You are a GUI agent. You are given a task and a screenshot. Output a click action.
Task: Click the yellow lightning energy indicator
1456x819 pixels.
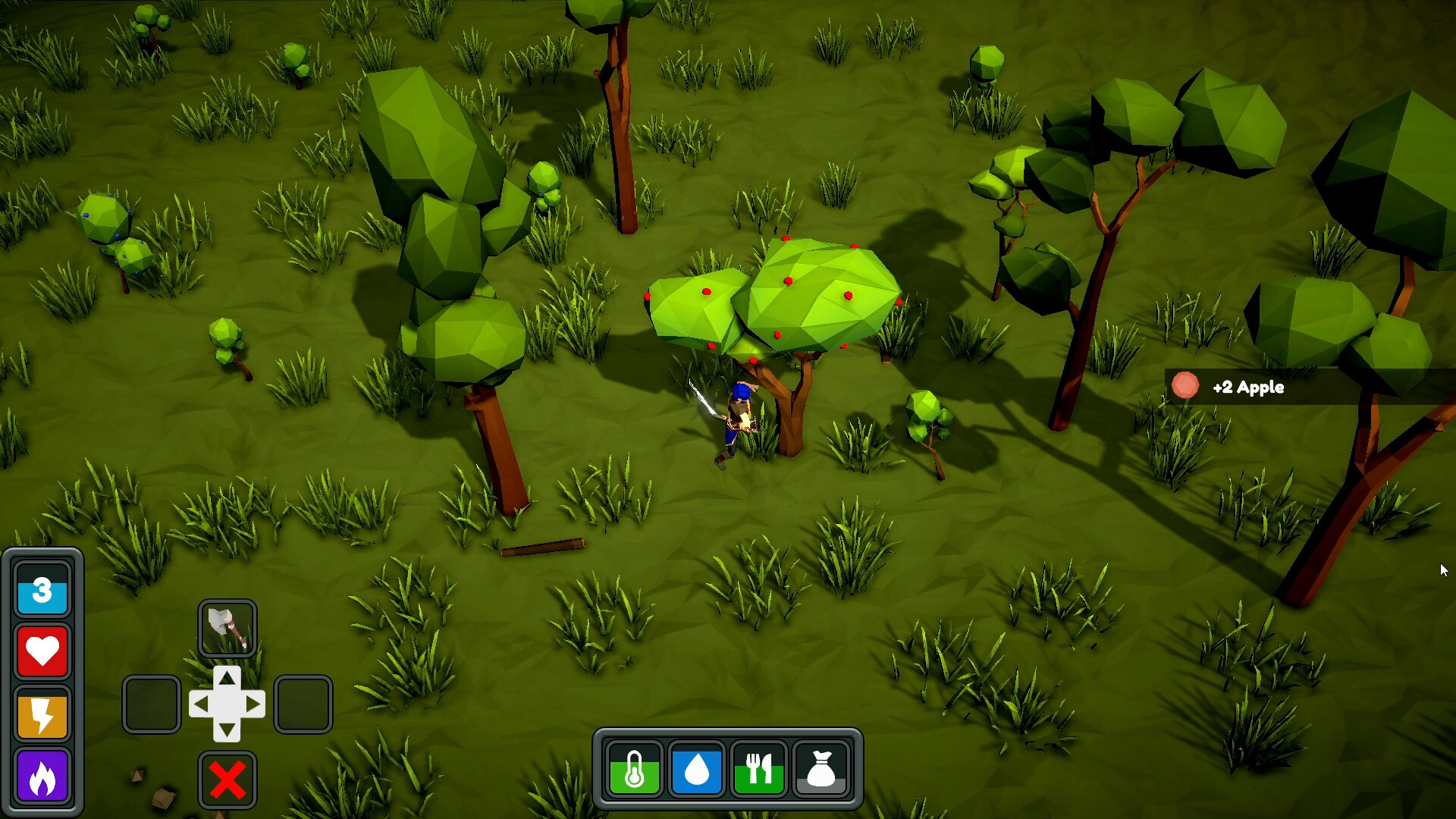click(x=42, y=714)
